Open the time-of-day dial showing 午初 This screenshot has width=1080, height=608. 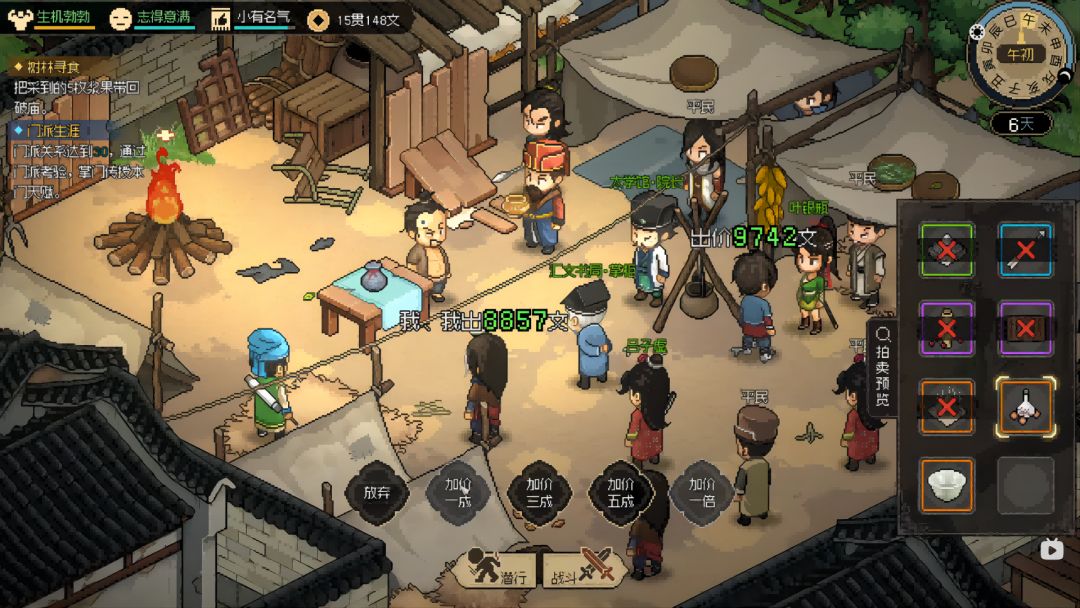point(1020,54)
